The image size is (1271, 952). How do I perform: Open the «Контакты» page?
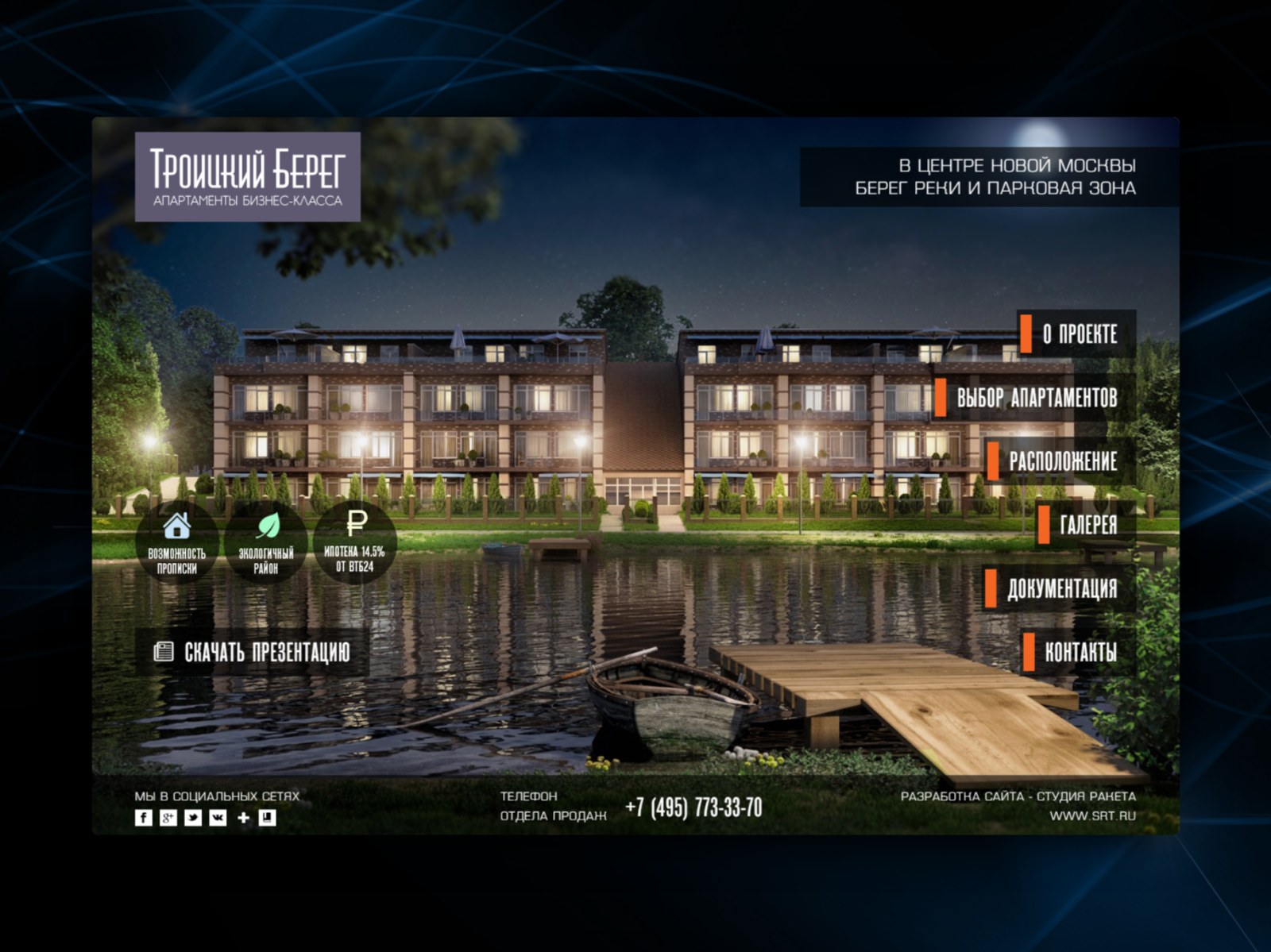pos(1080,652)
